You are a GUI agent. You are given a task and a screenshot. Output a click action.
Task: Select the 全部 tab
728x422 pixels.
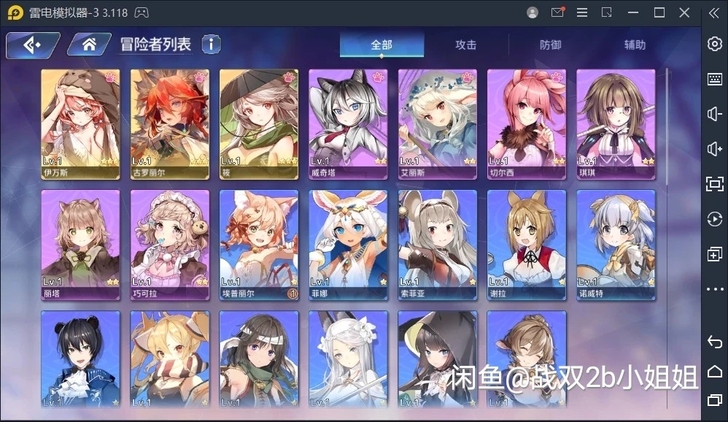(381, 45)
